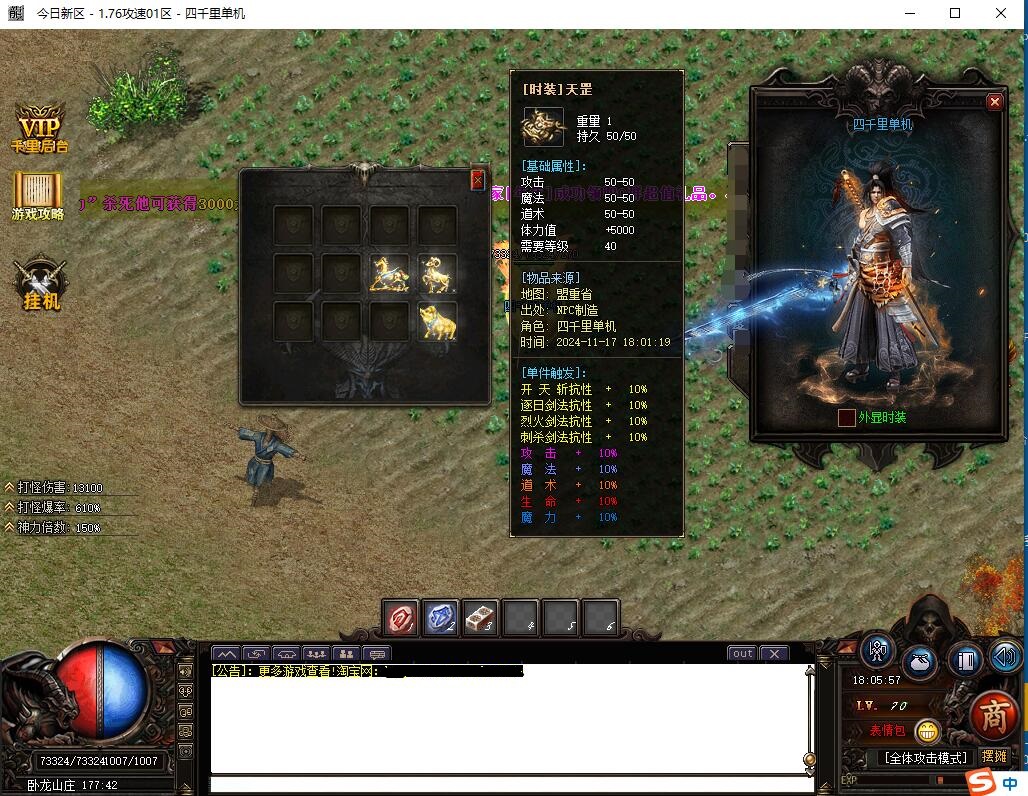Viewport: 1028px width, 796px height.
Task: Select the golden ram zodiac item
Action: (x=437, y=273)
